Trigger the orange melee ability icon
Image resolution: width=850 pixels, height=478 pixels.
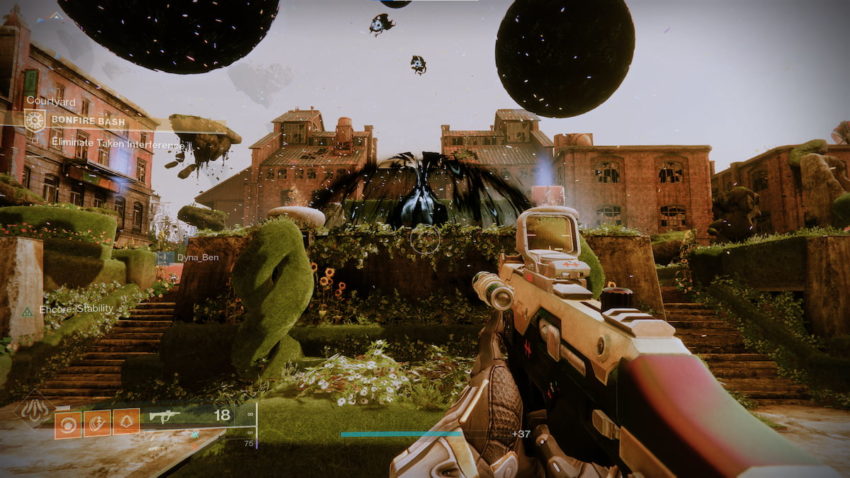tap(98, 423)
